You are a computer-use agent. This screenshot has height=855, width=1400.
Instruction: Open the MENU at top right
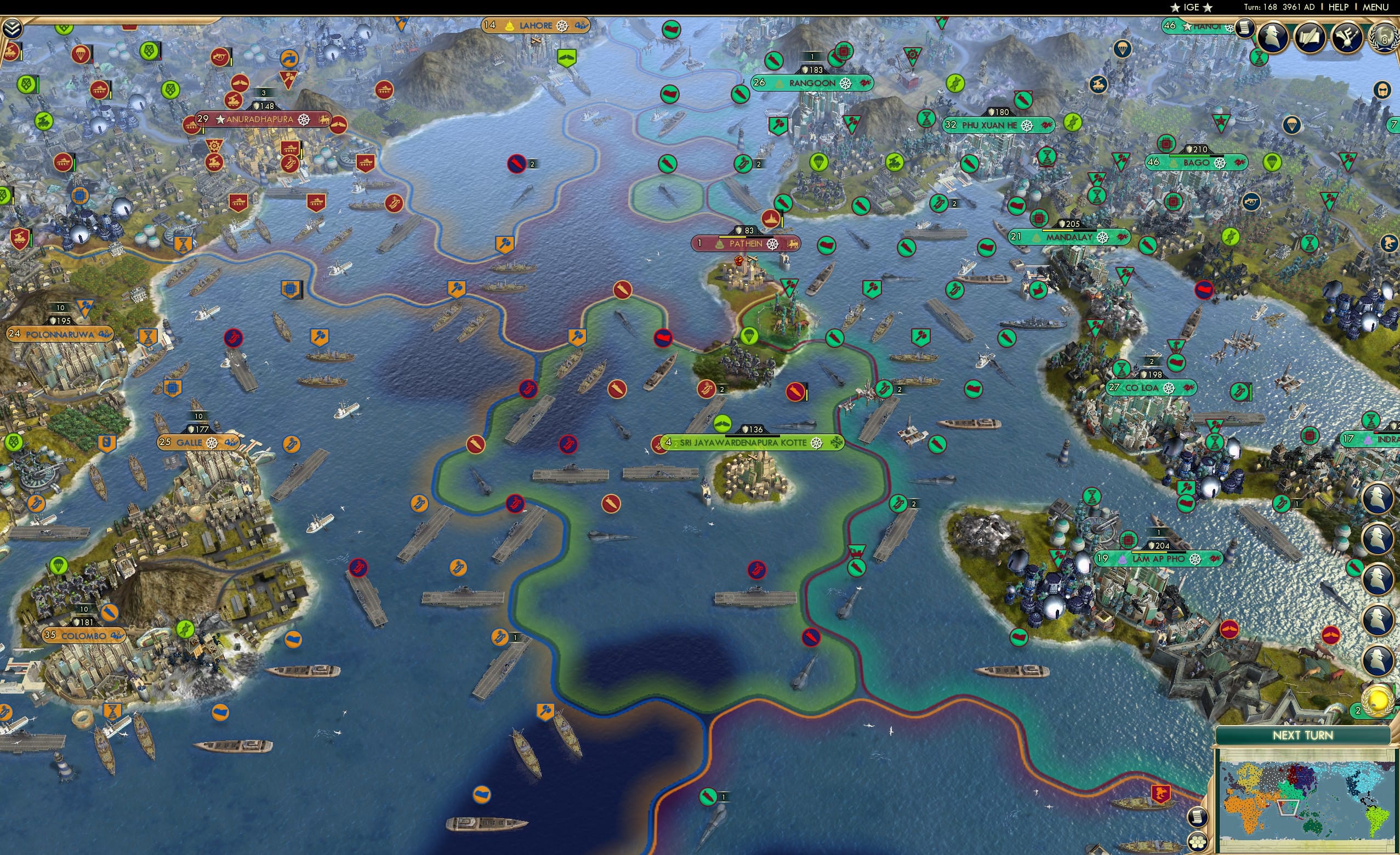(x=1374, y=7)
